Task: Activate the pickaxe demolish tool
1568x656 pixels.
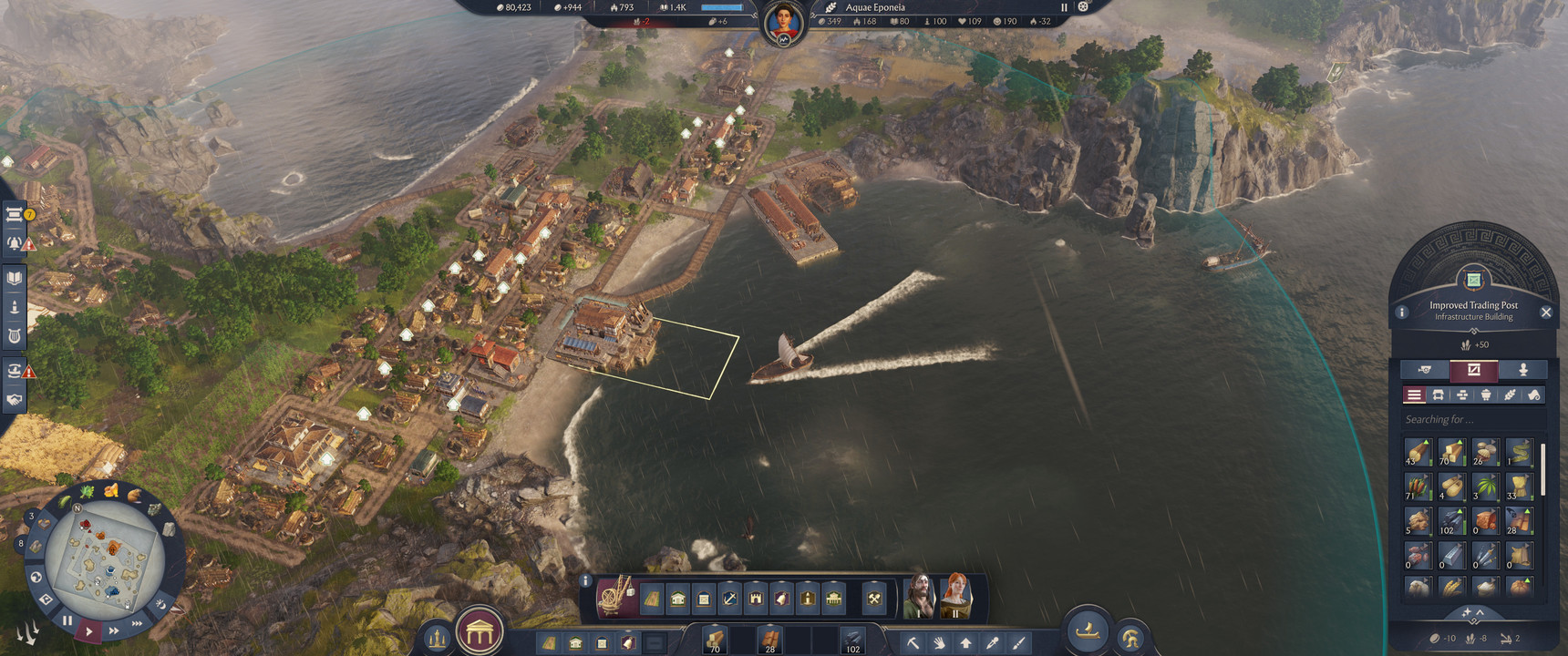Action: (913, 643)
